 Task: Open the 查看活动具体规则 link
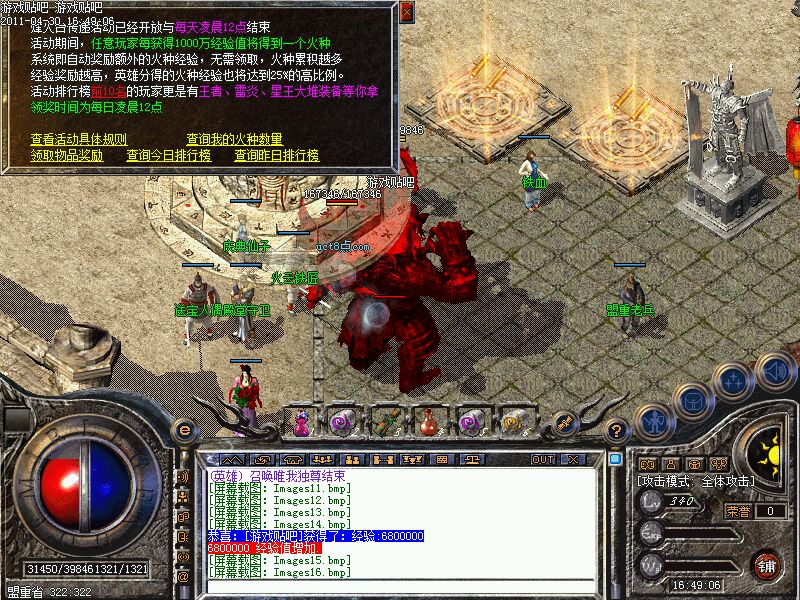(x=79, y=139)
